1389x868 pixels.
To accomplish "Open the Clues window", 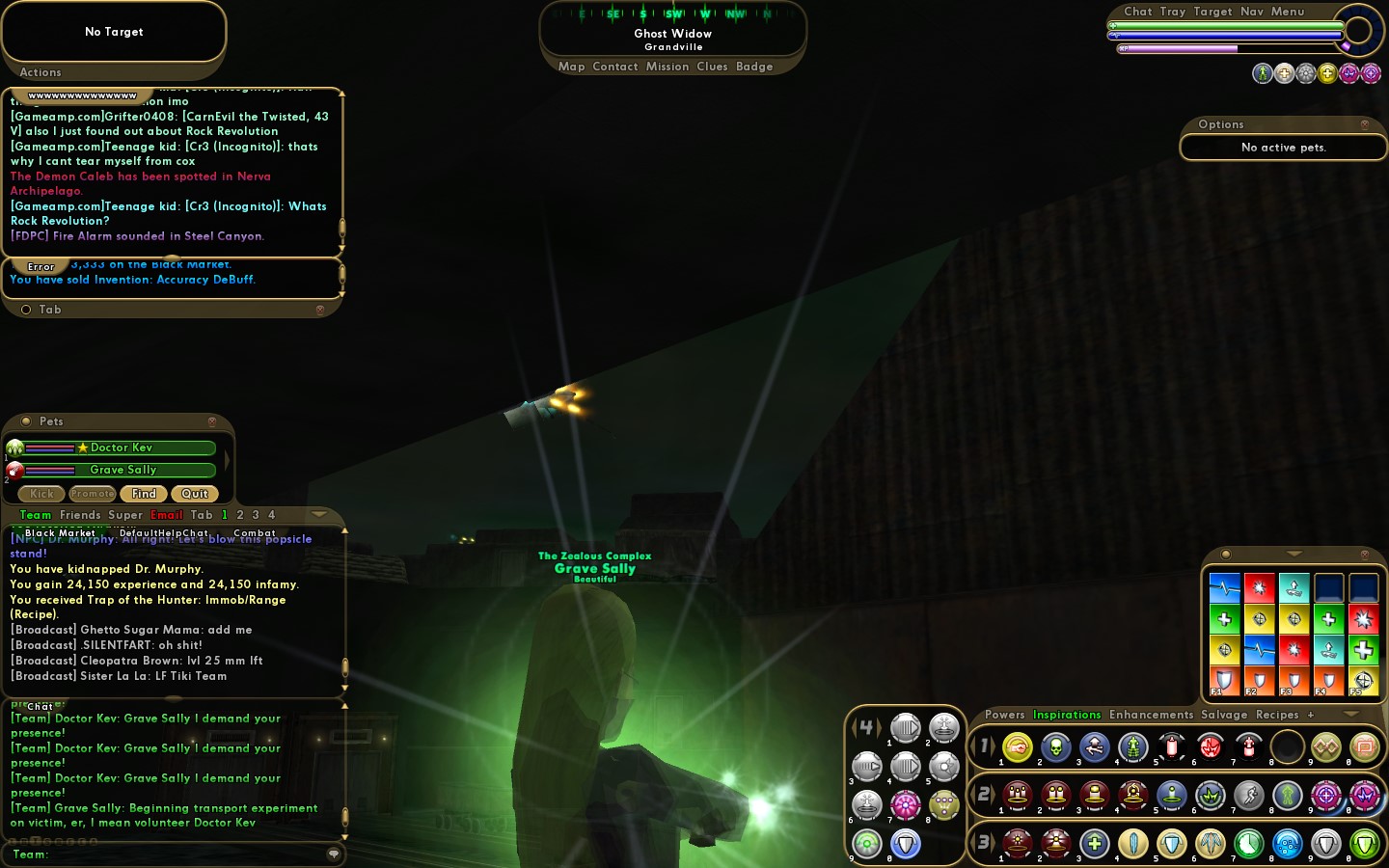I will click(712, 67).
